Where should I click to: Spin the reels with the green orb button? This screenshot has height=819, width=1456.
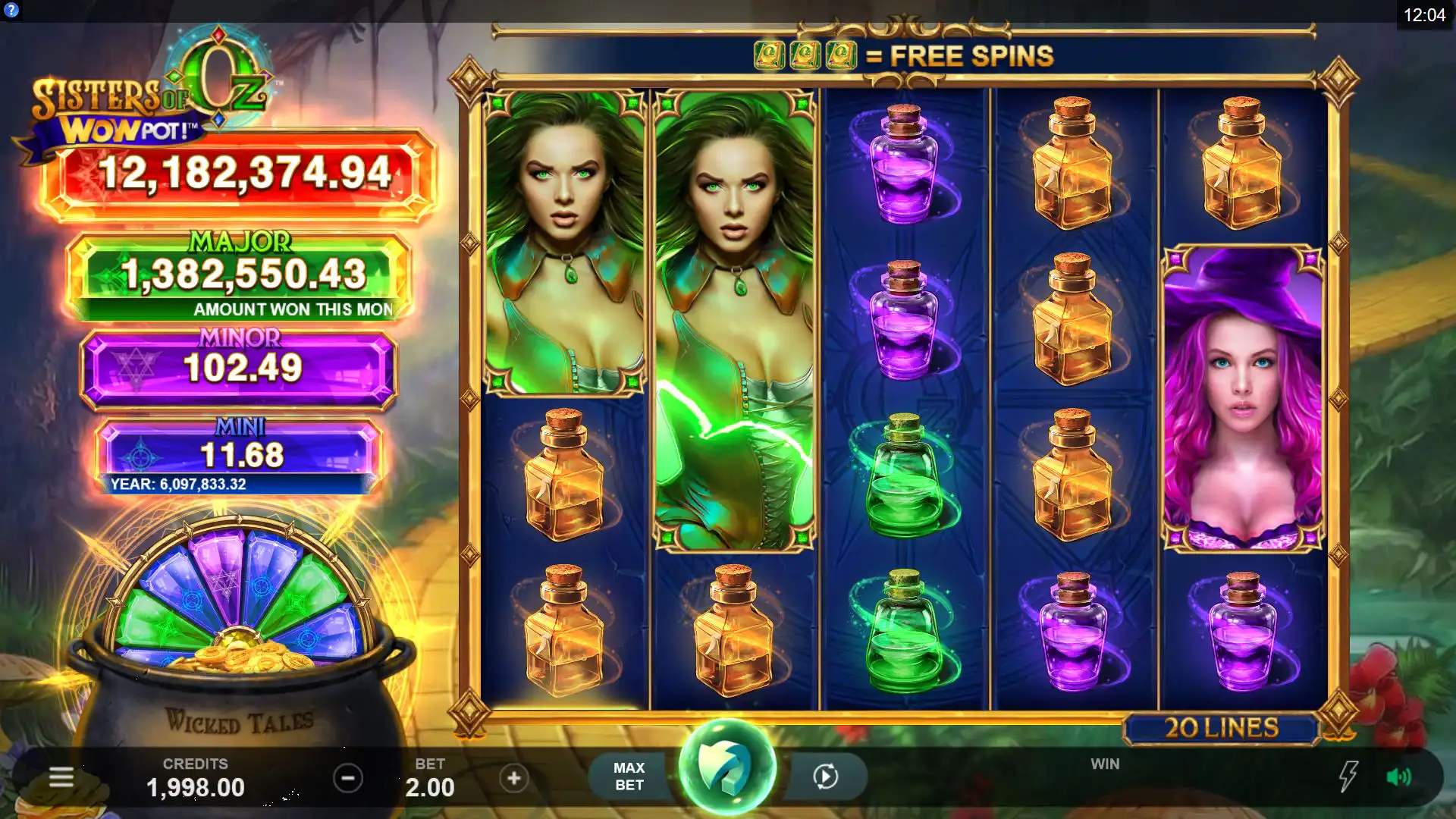(x=726, y=767)
